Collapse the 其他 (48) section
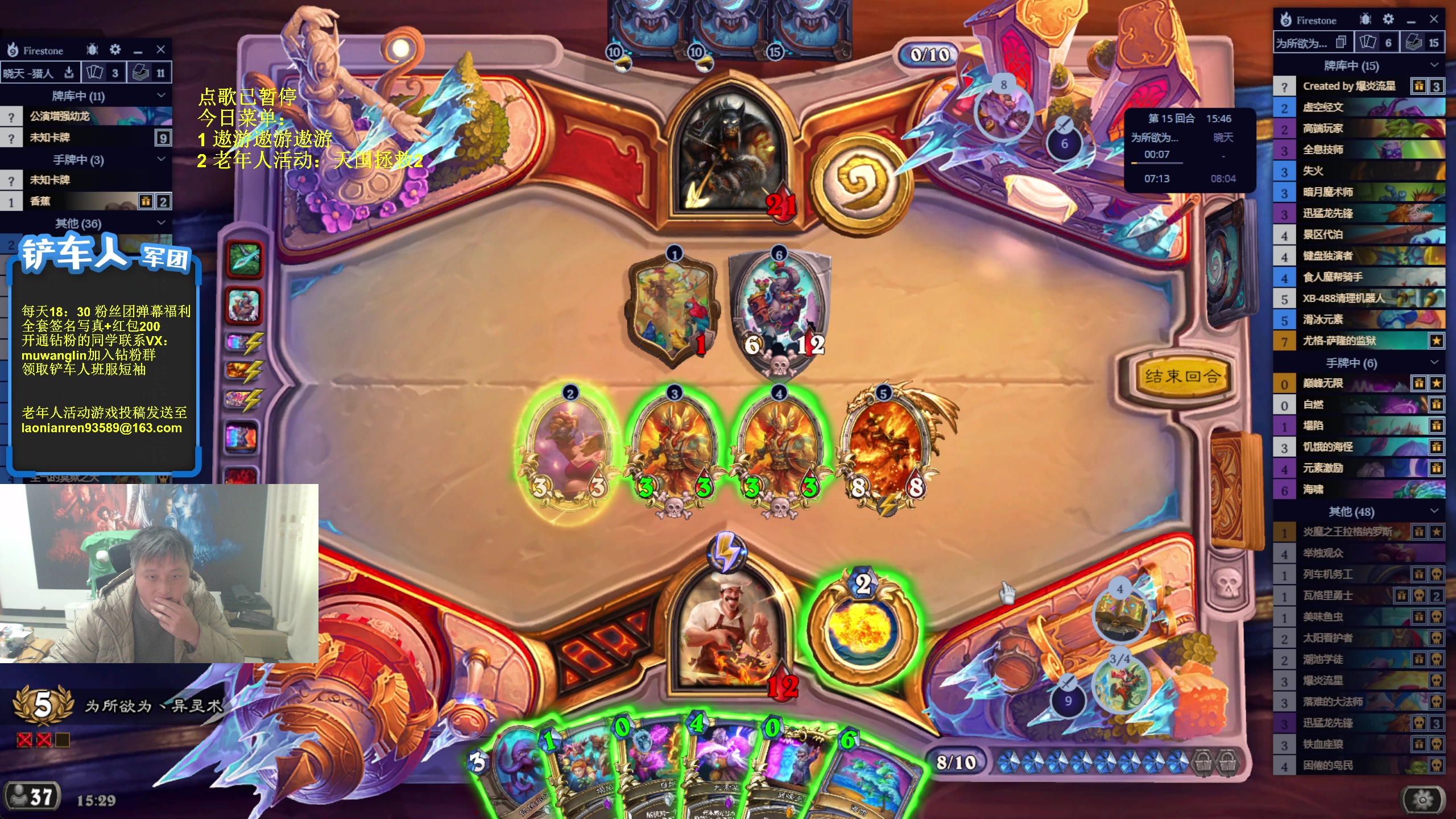Viewport: 1456px width, 819px height. [1434, 511]
